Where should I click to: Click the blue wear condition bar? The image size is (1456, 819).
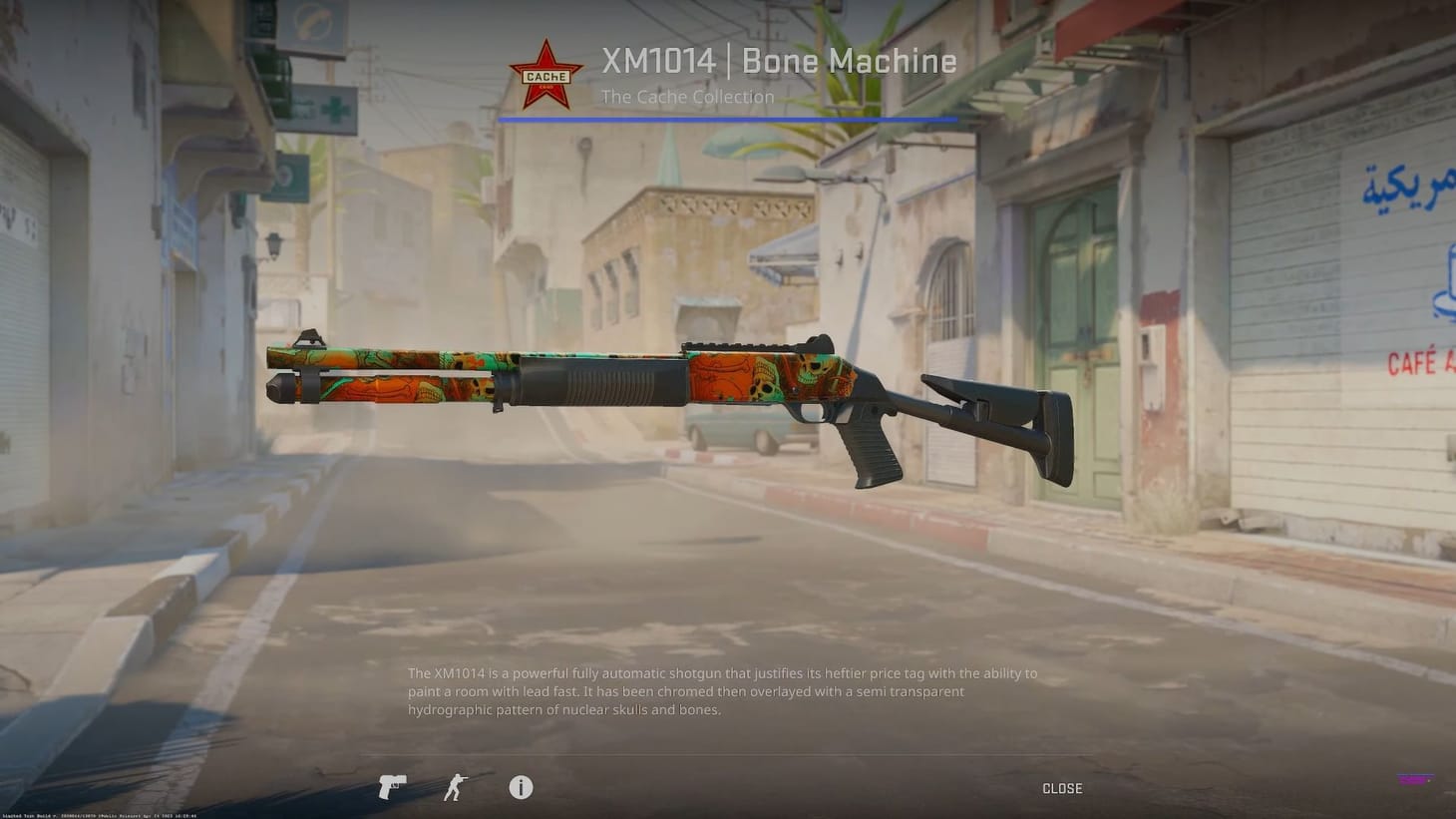(x=728, y=117)
